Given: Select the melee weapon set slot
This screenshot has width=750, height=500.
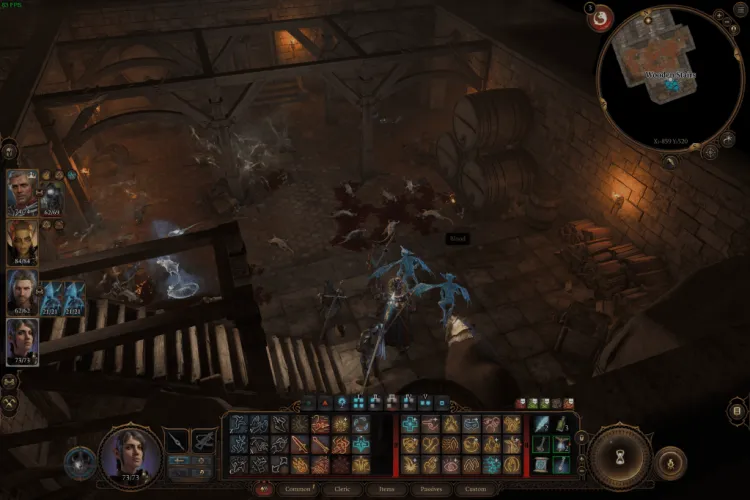Looking at the screenshot, I should pyautogui.click(x=176, y=440).
